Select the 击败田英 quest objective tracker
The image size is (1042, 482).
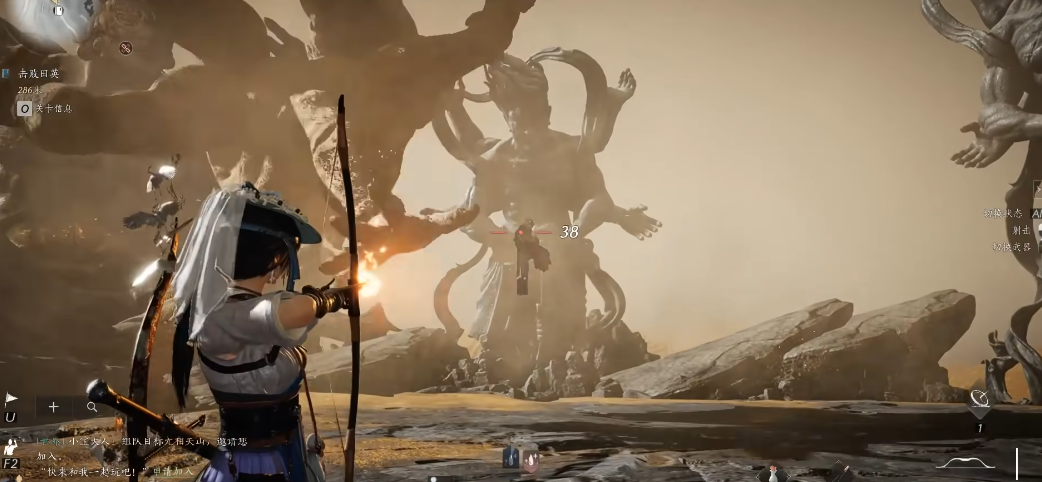pos(39,74)
